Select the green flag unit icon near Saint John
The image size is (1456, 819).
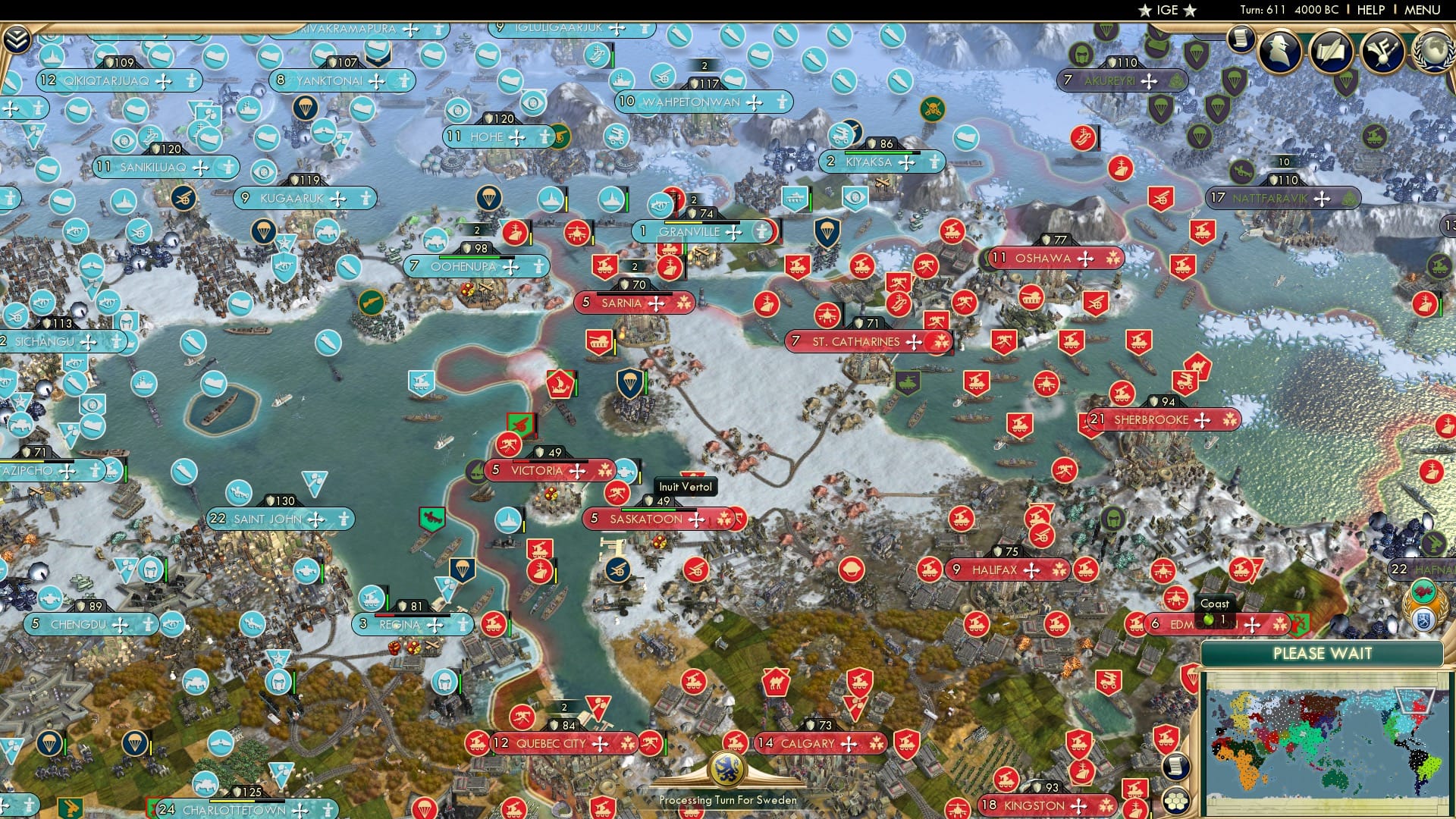[431, 518]
